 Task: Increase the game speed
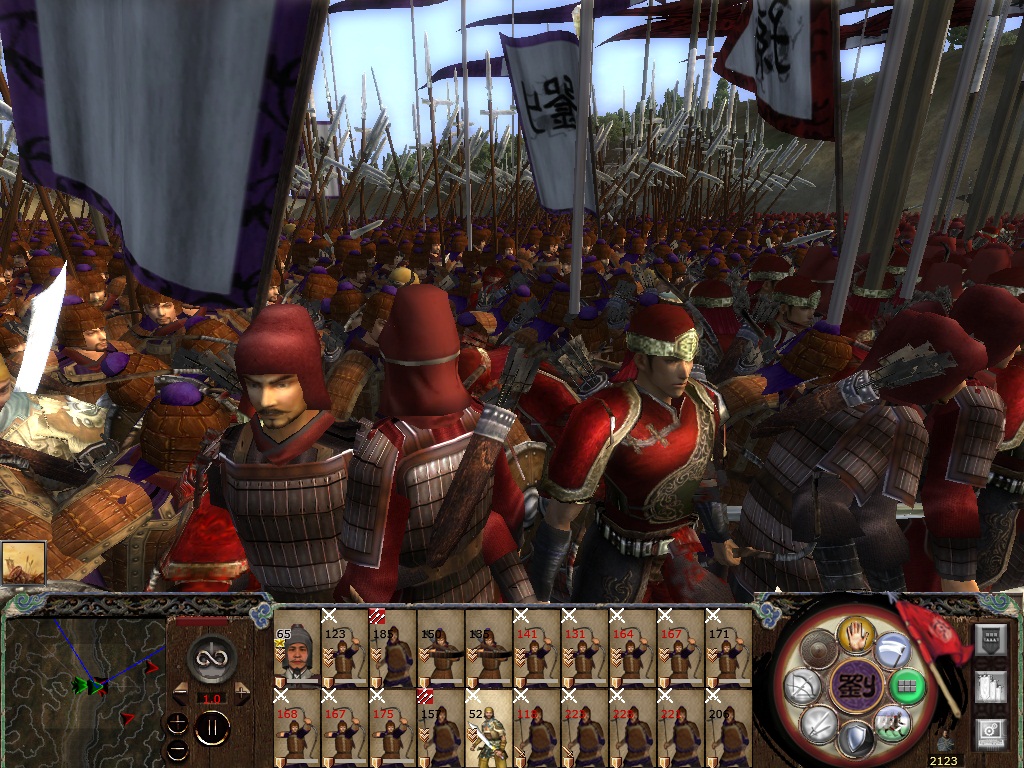pyautogui.click(x=241, y=693)
